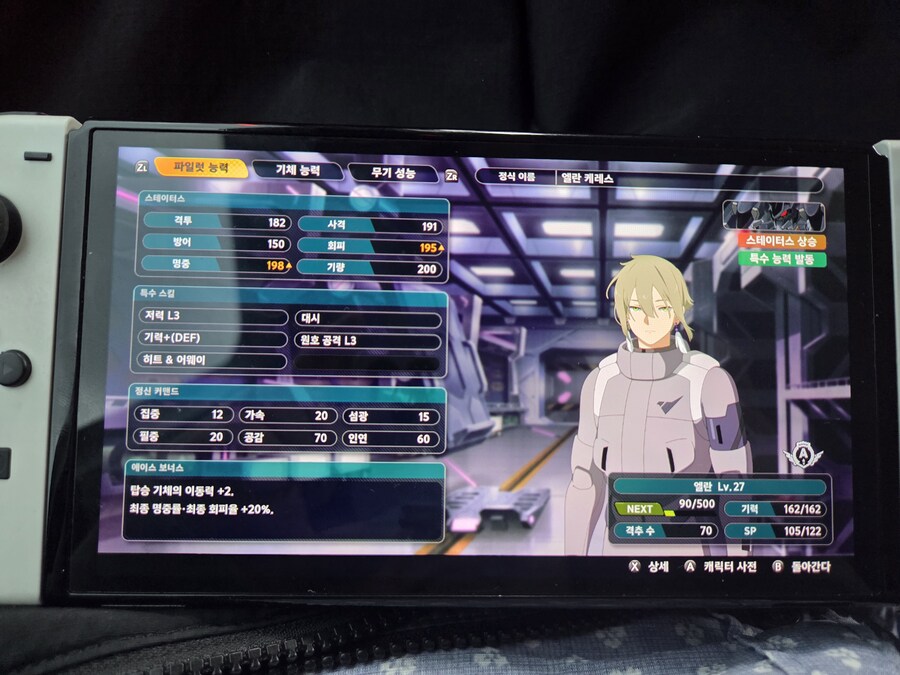
Task: Choose the 원호 공격 L3 skill
Action: (x=367, y=341)
